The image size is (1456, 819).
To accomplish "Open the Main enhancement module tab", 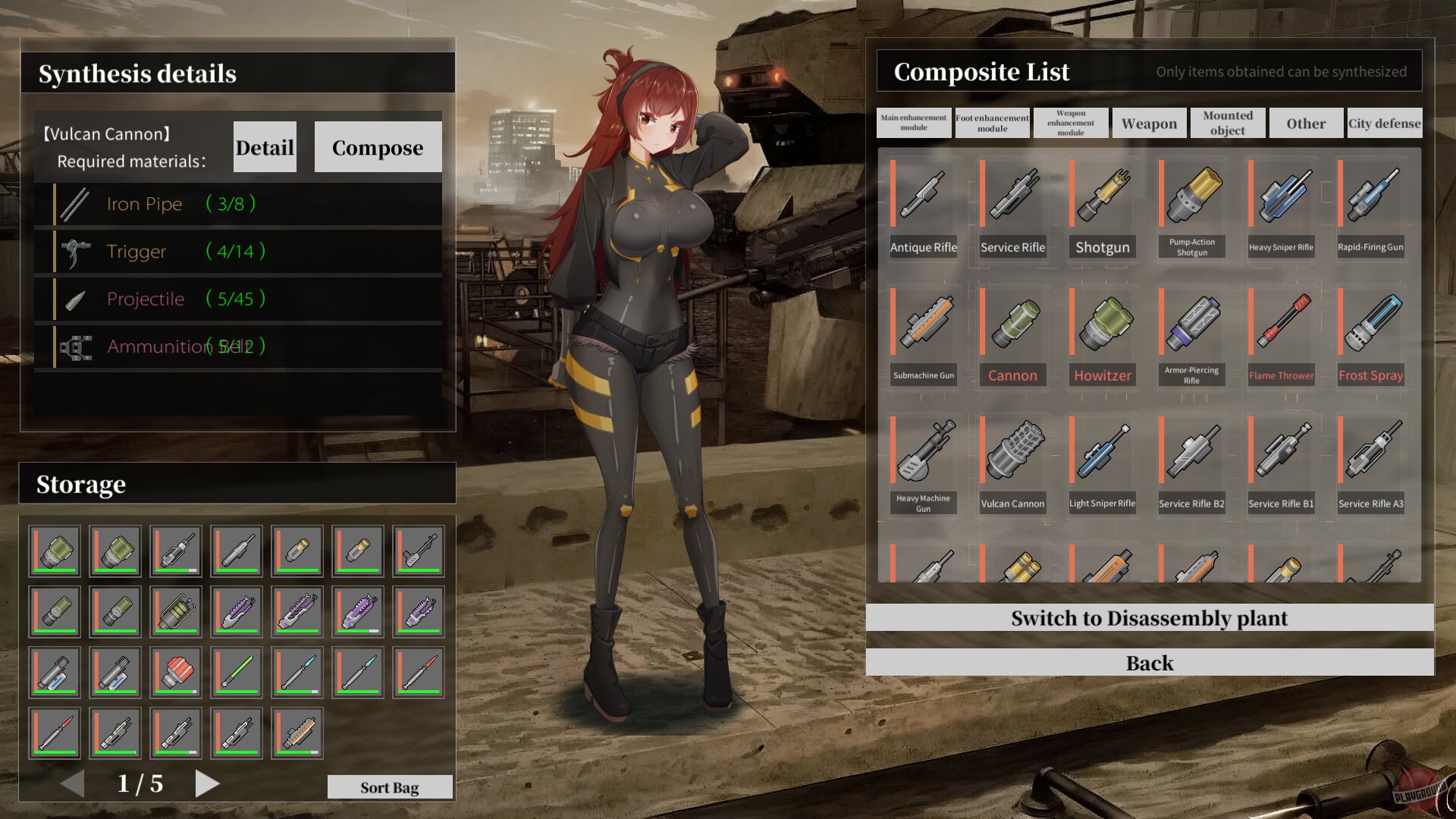I will [912, 122].
